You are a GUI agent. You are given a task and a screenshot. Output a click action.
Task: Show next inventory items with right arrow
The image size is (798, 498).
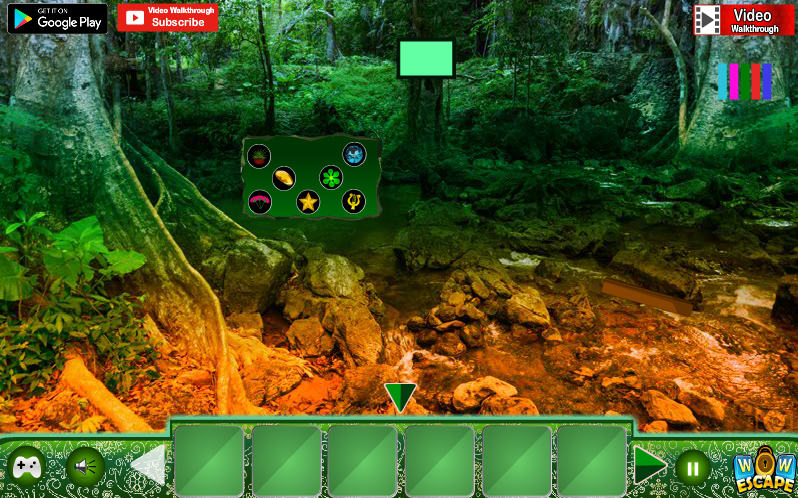pyautogui.click(x=649, y=465)
